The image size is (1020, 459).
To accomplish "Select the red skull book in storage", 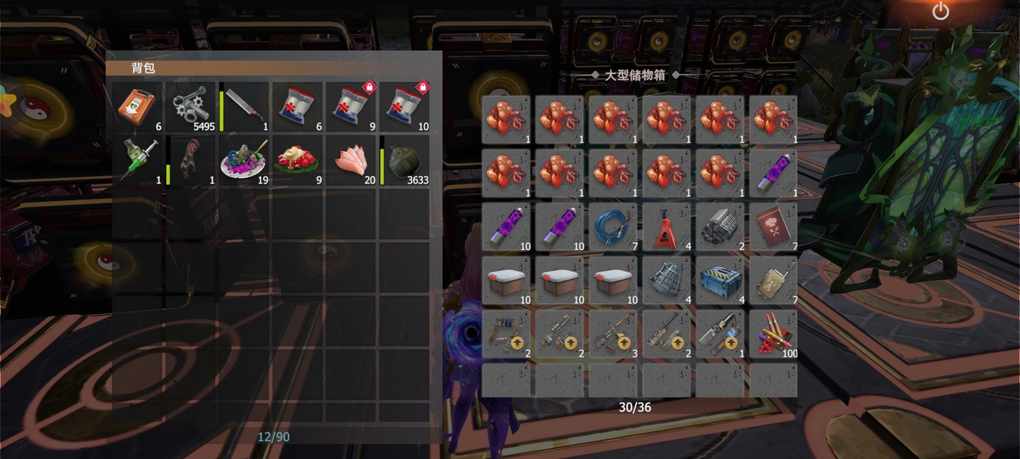I will tap(773, 227).
